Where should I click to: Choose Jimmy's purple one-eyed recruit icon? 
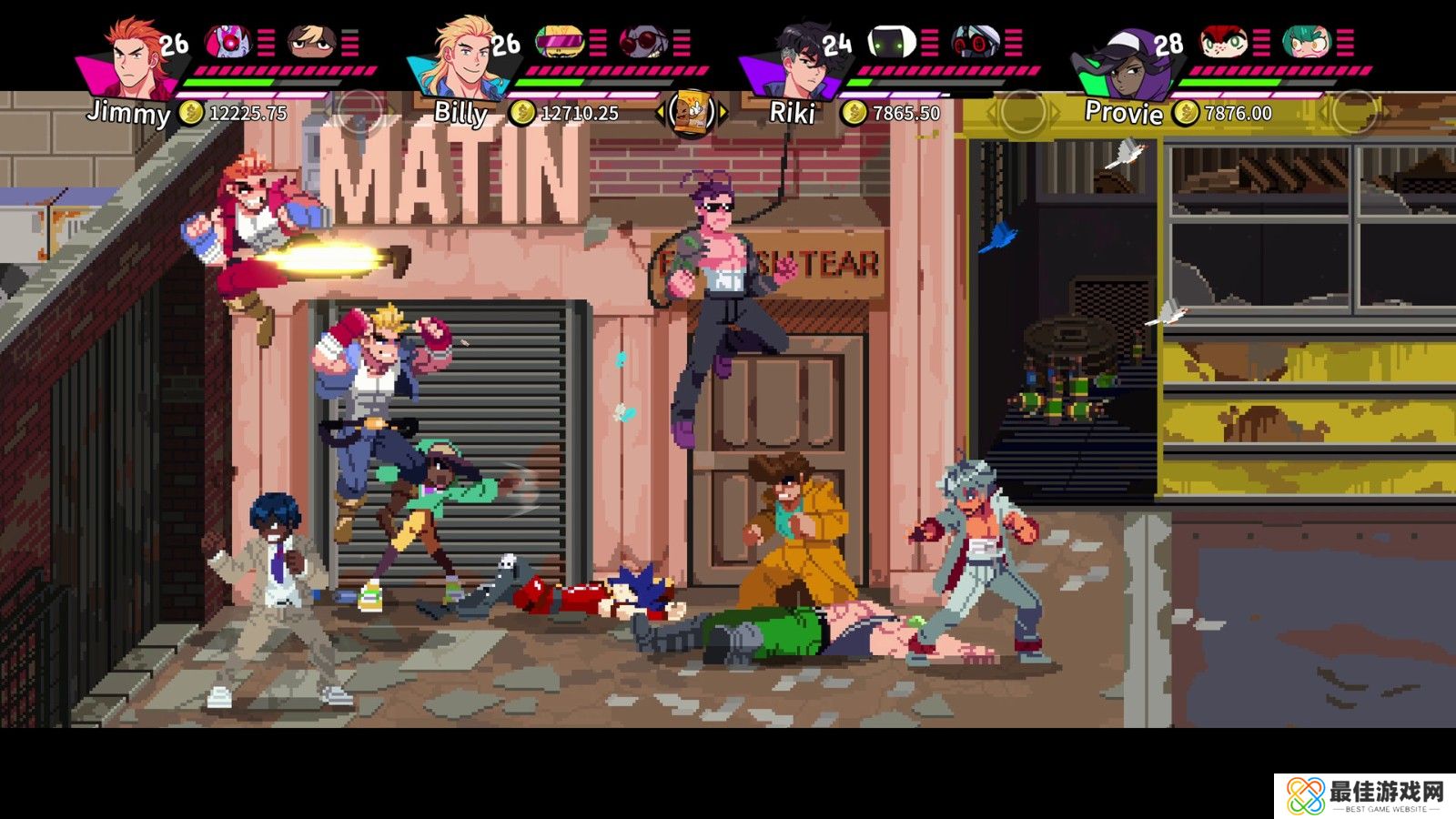pos(226,41)
